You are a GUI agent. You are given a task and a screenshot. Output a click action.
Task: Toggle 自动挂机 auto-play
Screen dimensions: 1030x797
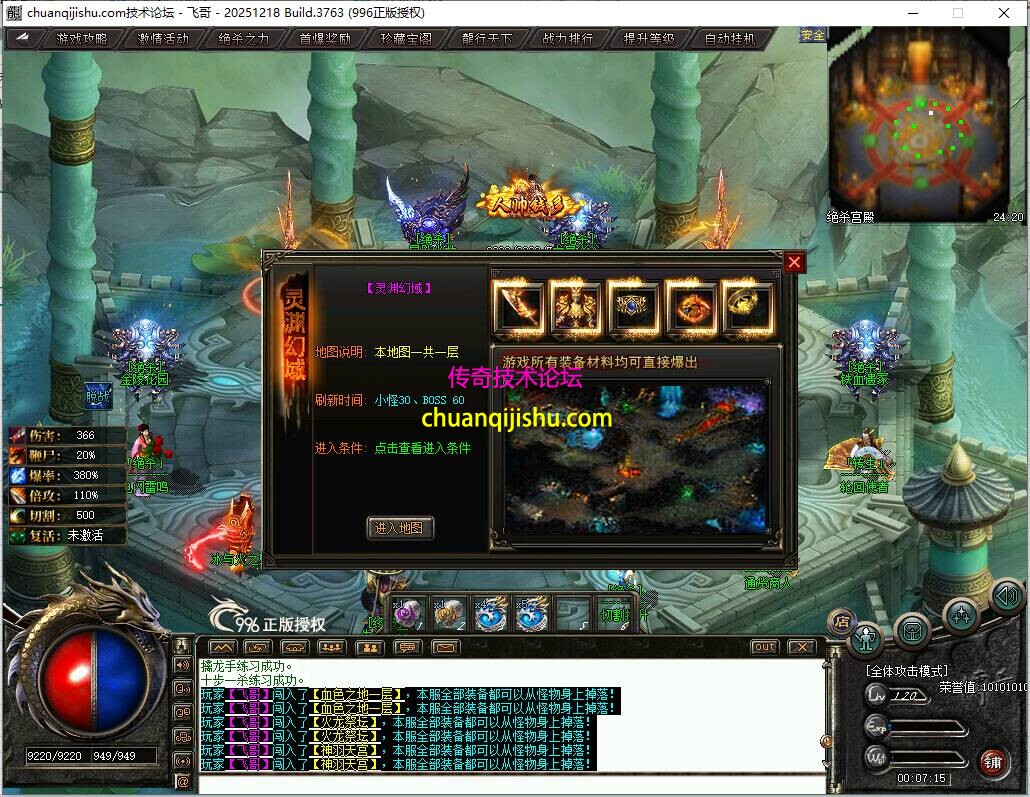point(730,39)
